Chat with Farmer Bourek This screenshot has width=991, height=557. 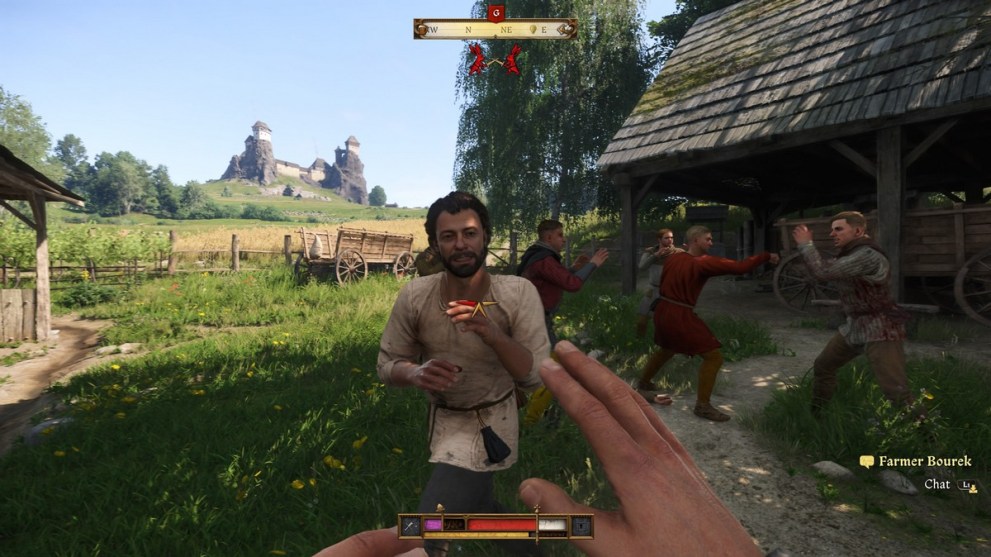pos(937,484)
